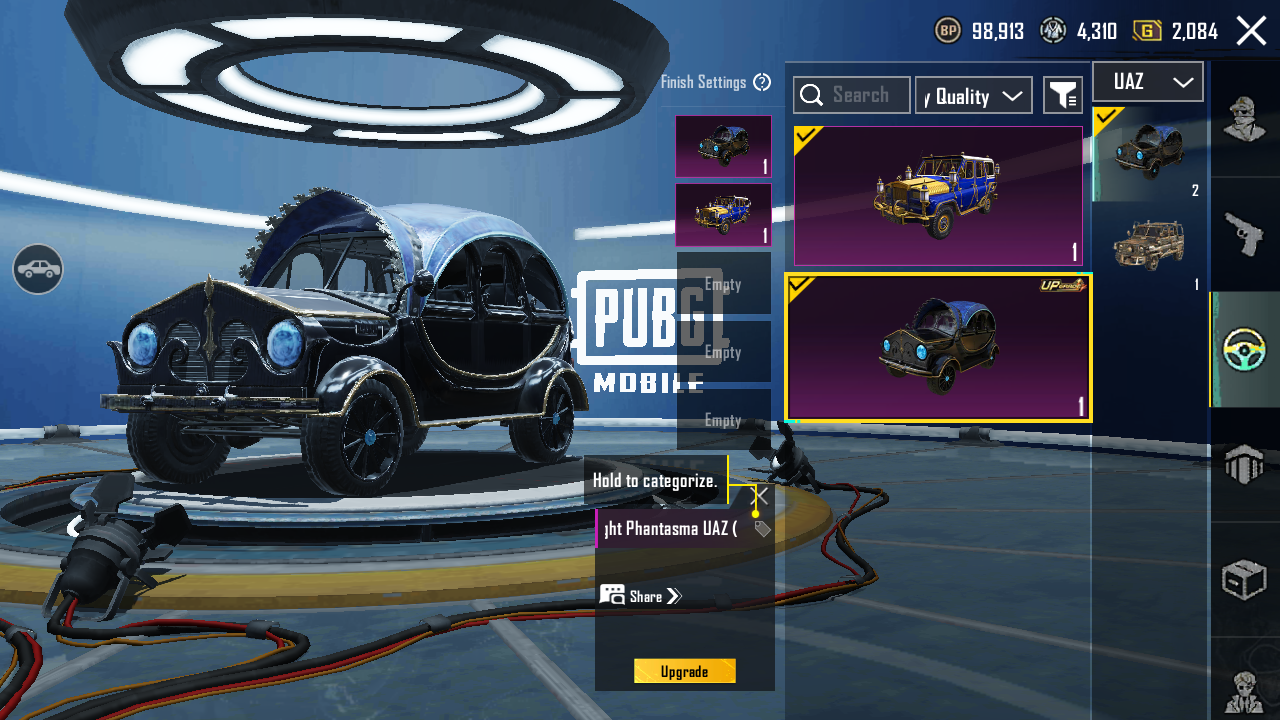Open Finish Settings help icon

pyautogui.click(x=762, y=82)
